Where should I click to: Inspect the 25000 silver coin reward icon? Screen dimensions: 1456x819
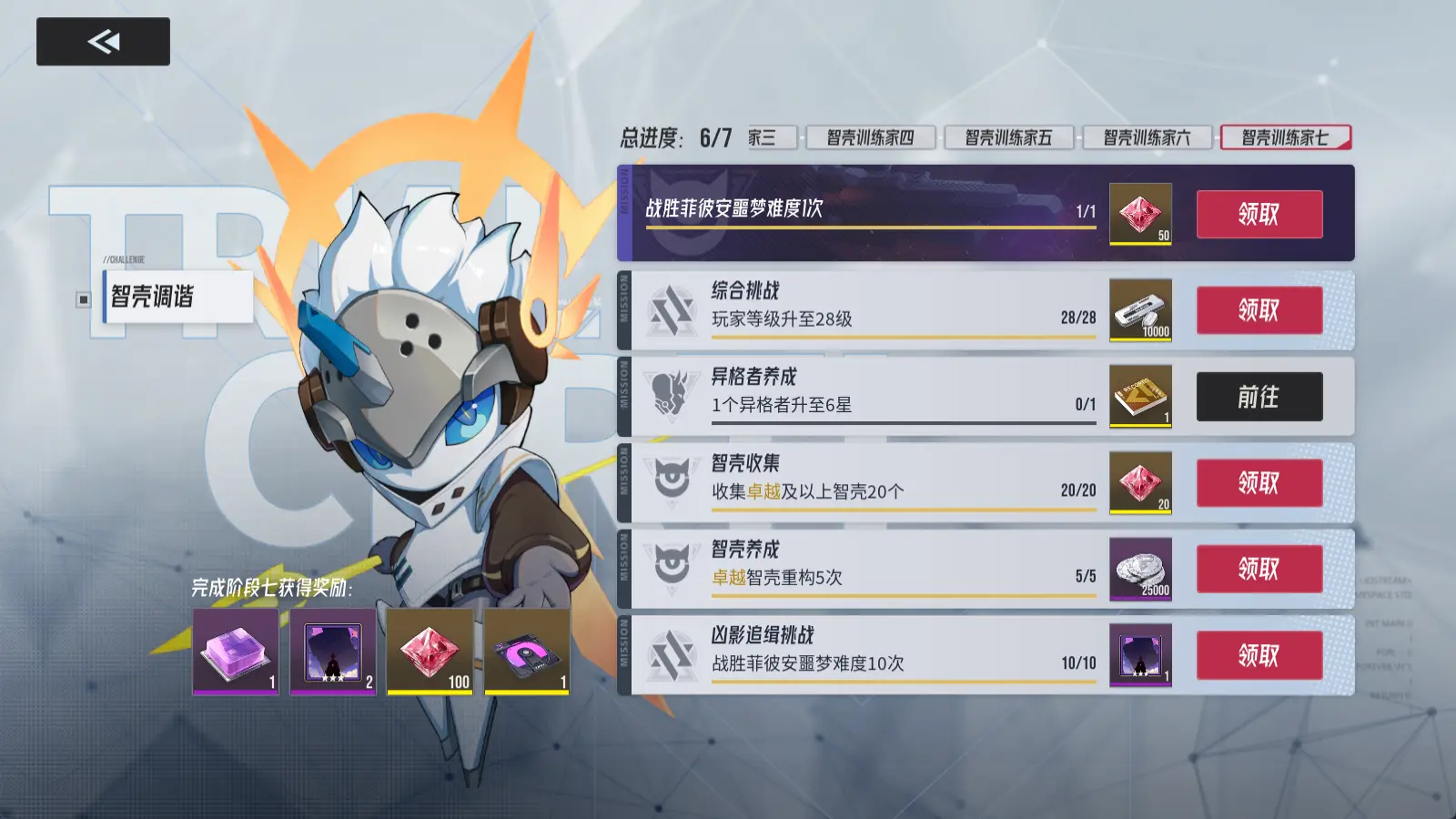[x=1140, y=569]
